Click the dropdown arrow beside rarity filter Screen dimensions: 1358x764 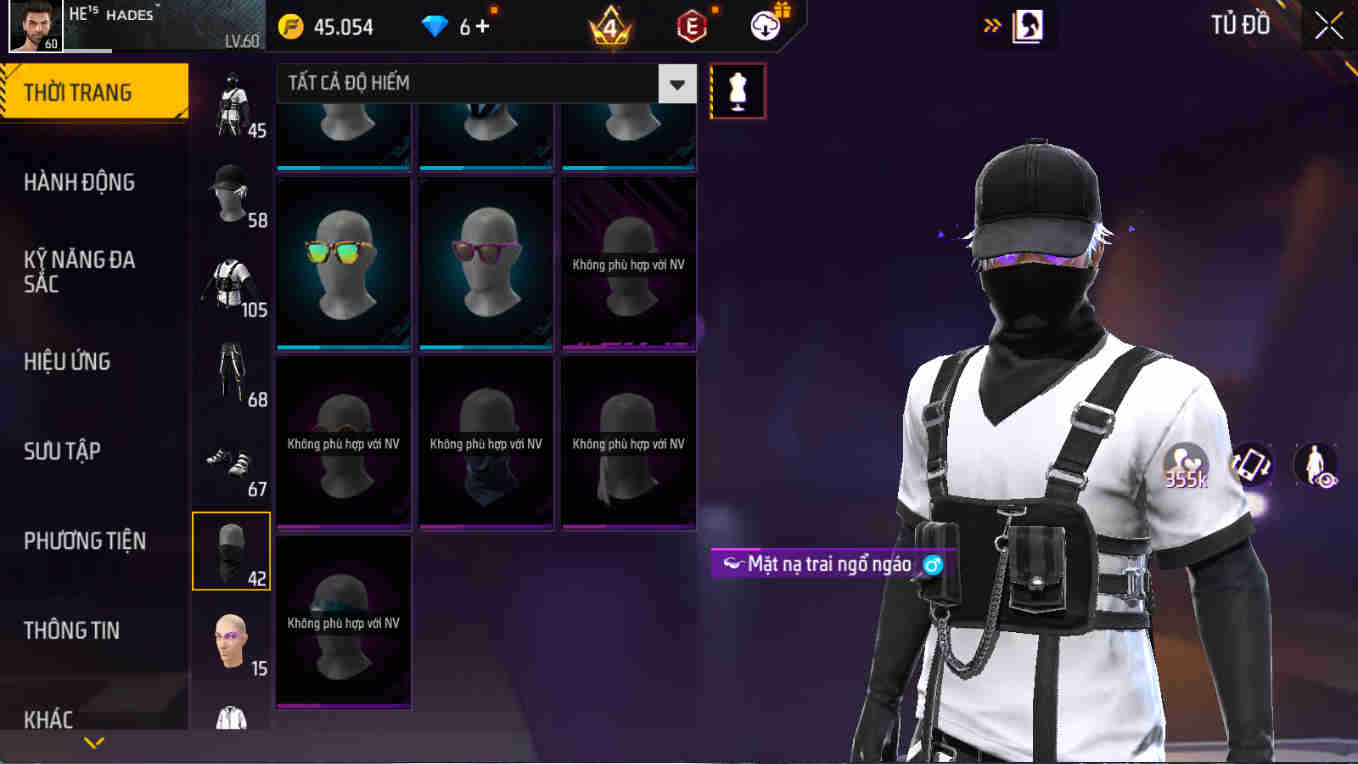677,84
